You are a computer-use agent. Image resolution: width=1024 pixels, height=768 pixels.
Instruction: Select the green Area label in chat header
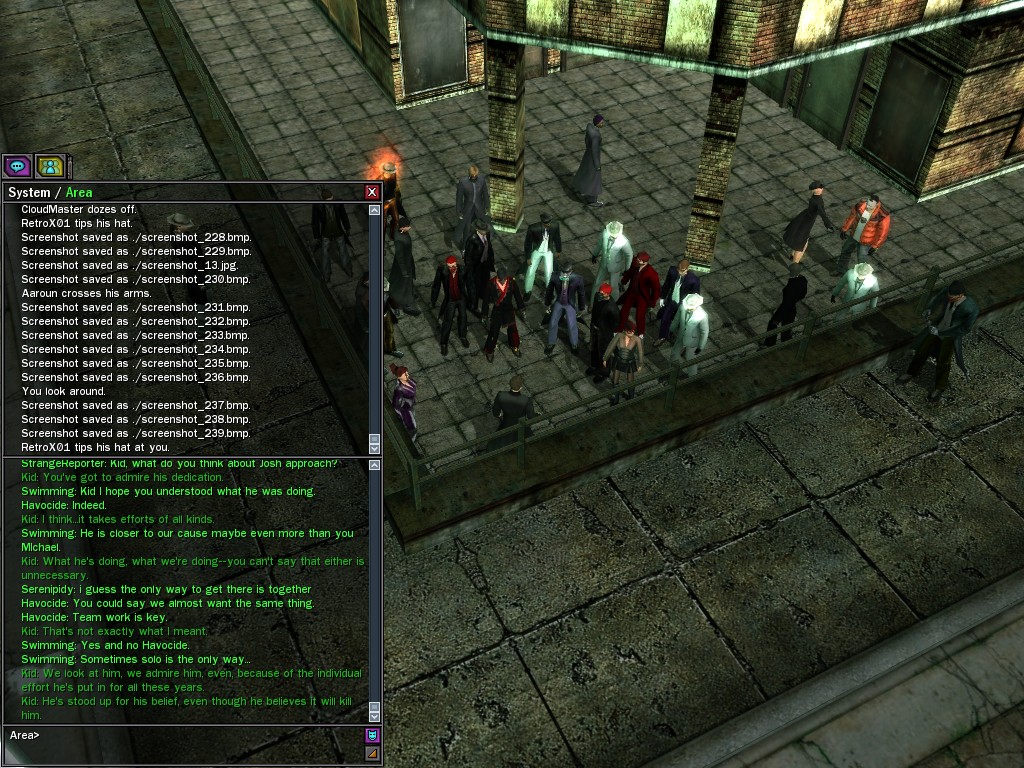(x=79, y=192)
